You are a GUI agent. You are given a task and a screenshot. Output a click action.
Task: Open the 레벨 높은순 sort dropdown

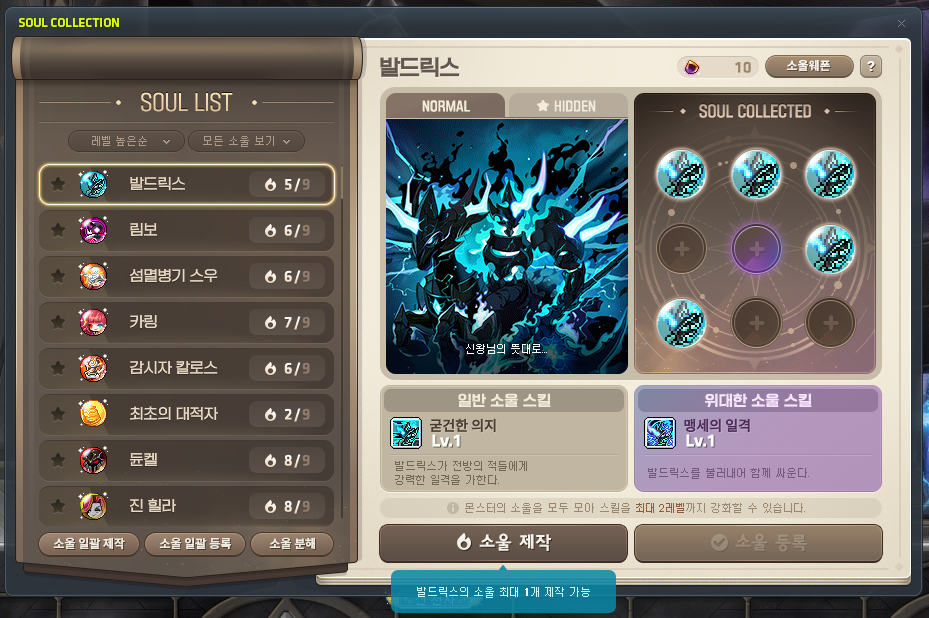coord(126,141)
